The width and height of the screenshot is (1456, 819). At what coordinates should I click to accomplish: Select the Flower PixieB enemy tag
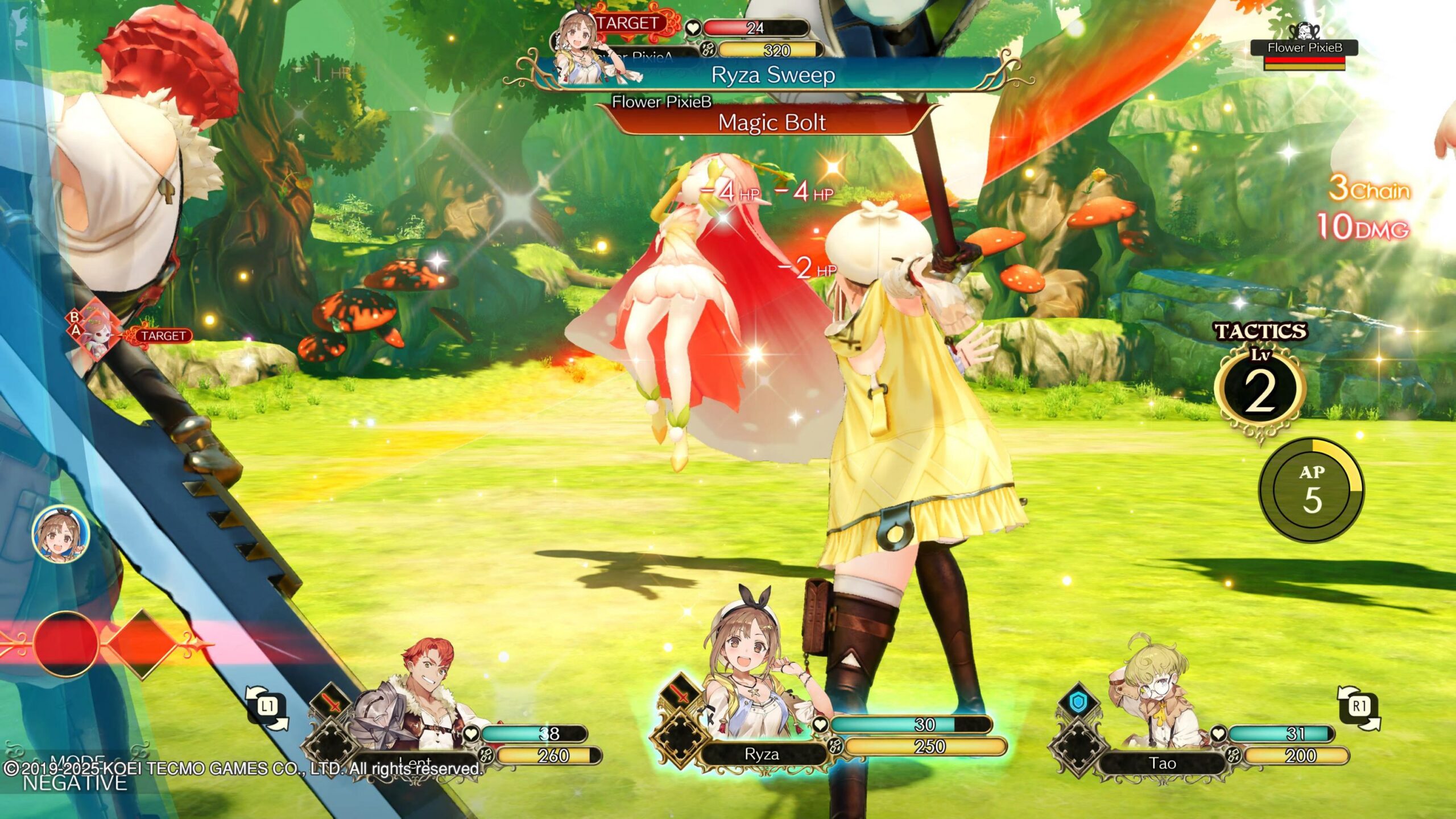1304,49
